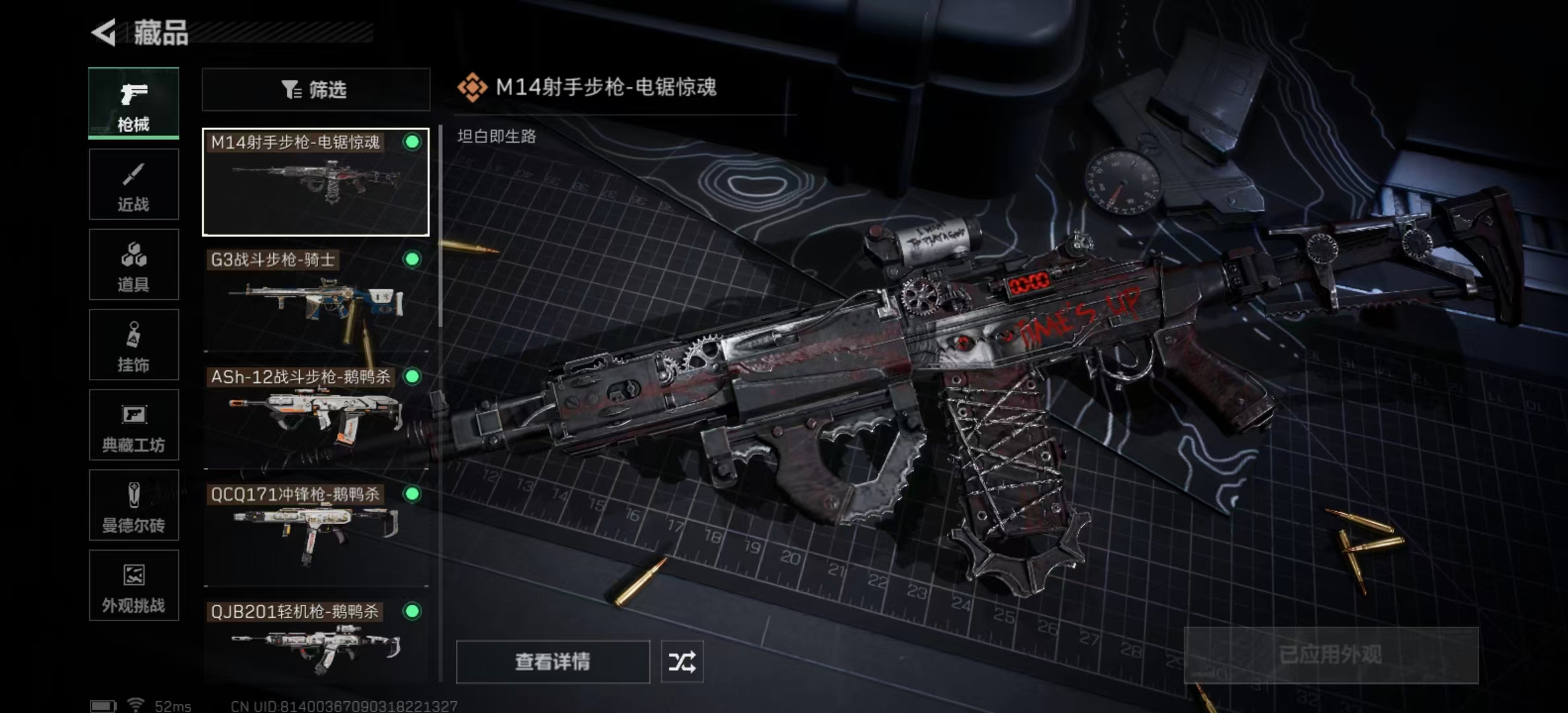Show the 挂饰 charms category

pyautogui.click(x=133, y=345)
